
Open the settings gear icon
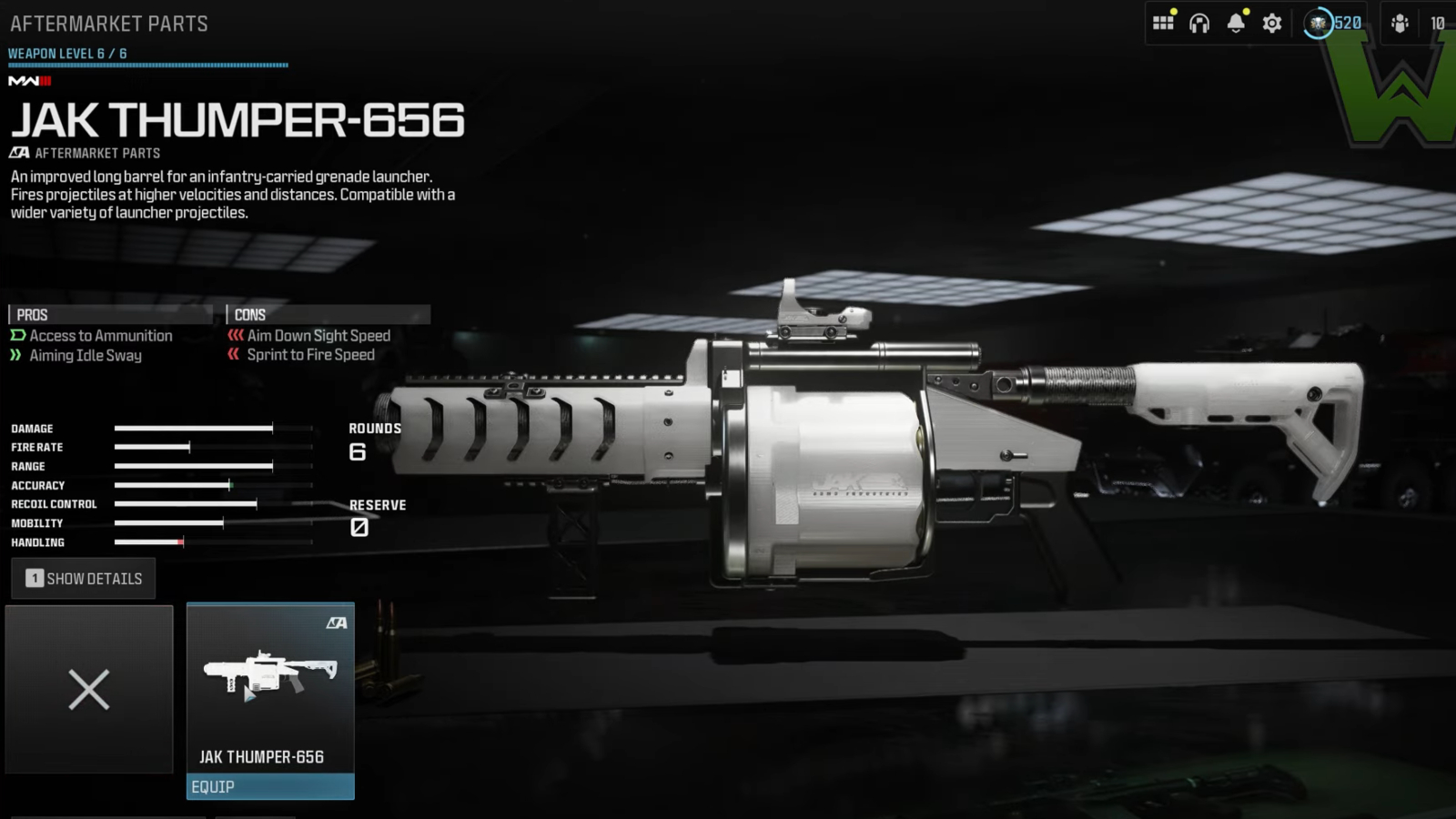click(1271, 22)
